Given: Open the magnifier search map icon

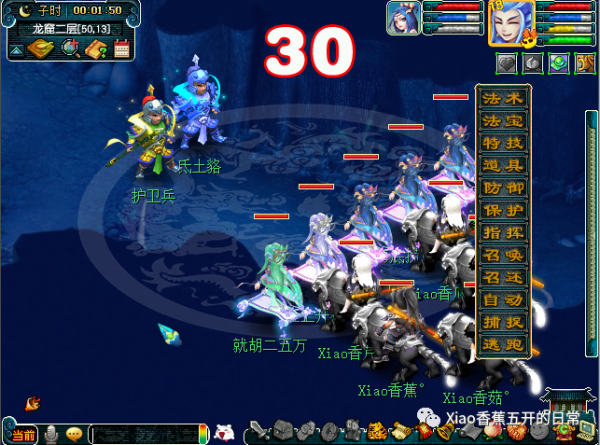Looking at the screenshot, I should (70, 49).
